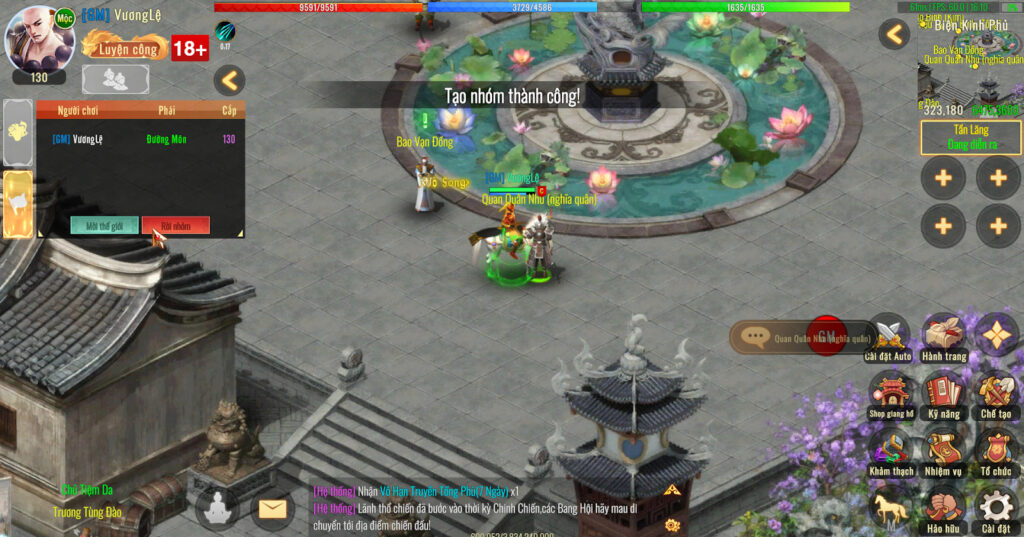Open the mail envelope icon
The height and width of the screenshot is (537, 1024).
tap(271, 509)
